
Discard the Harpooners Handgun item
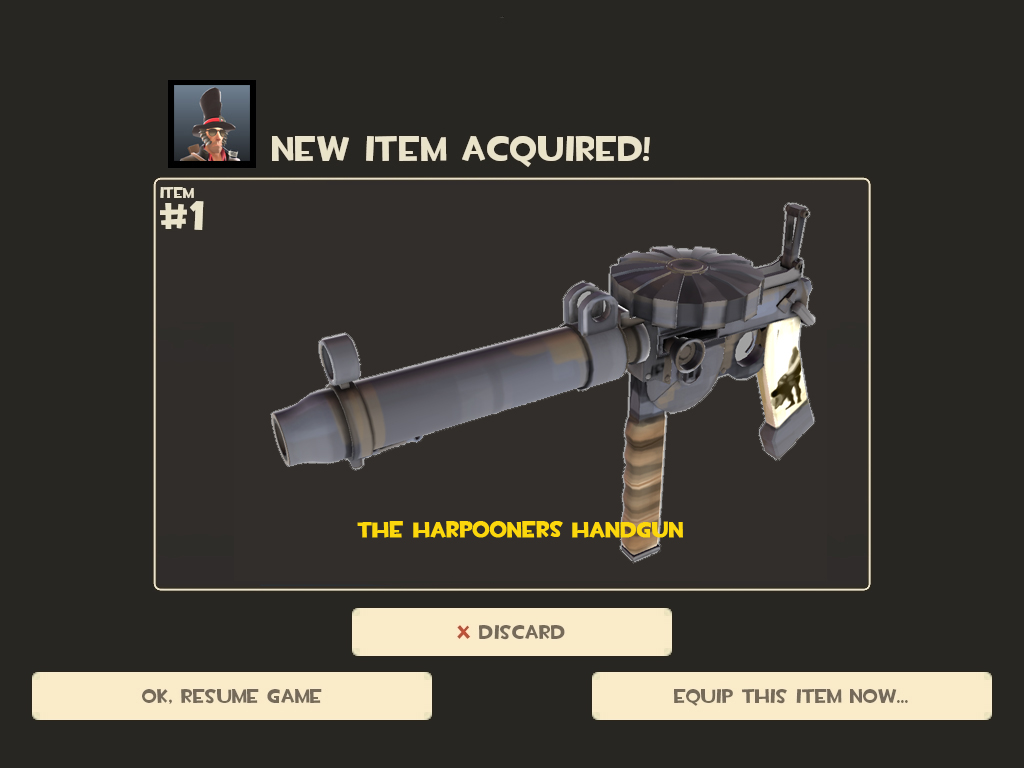pos(511,632)
